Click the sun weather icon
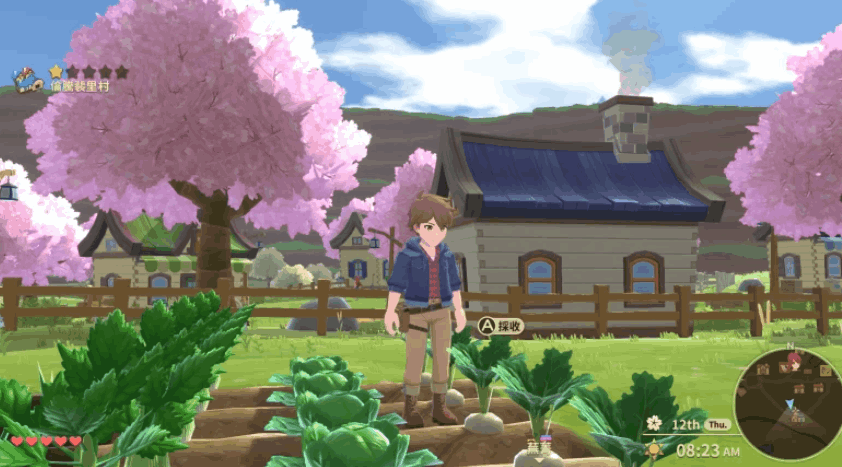Viewport: 842px width, 467px height. (654, 449)
